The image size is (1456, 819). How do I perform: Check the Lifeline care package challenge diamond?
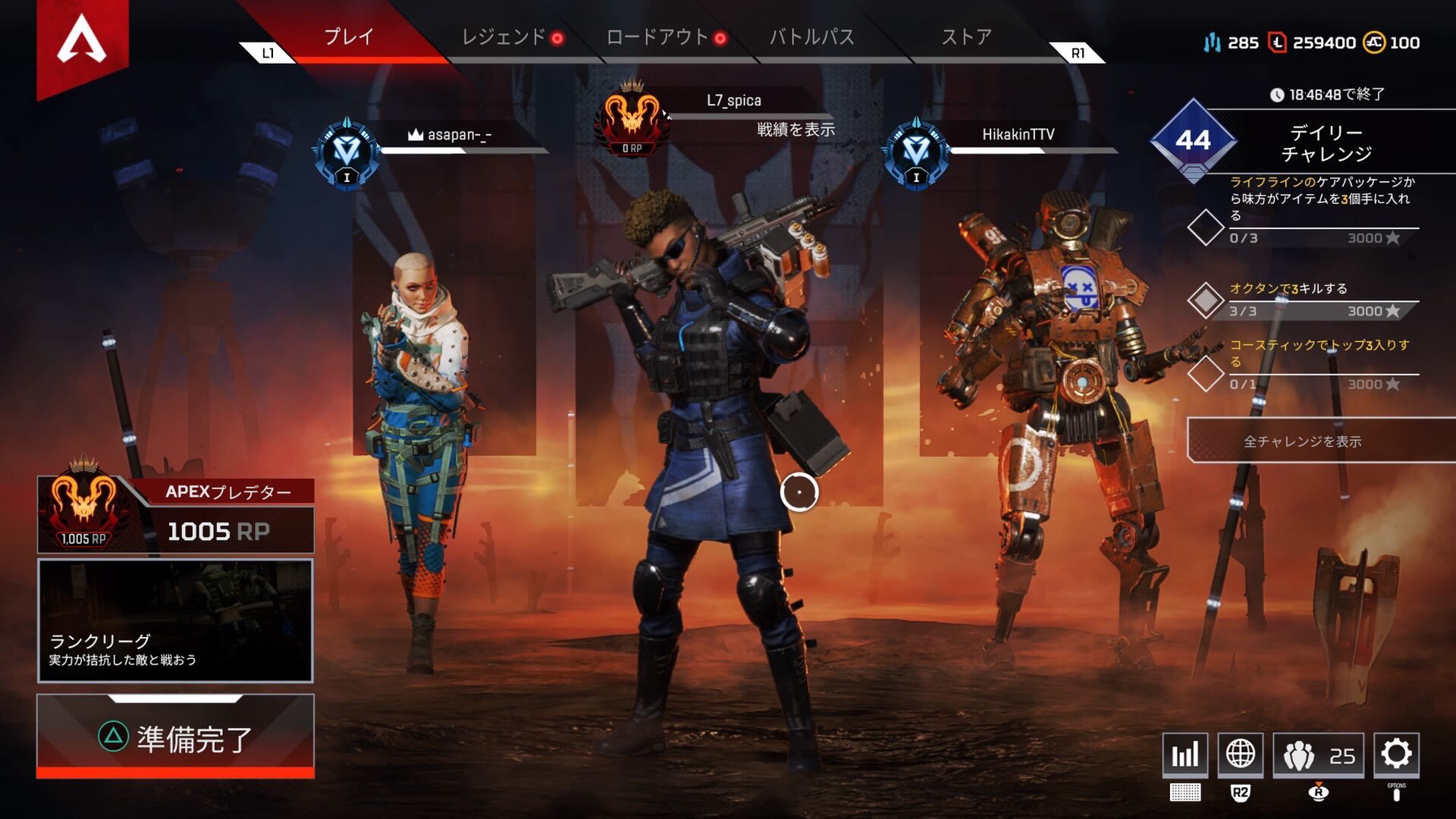coord(1206,226)
